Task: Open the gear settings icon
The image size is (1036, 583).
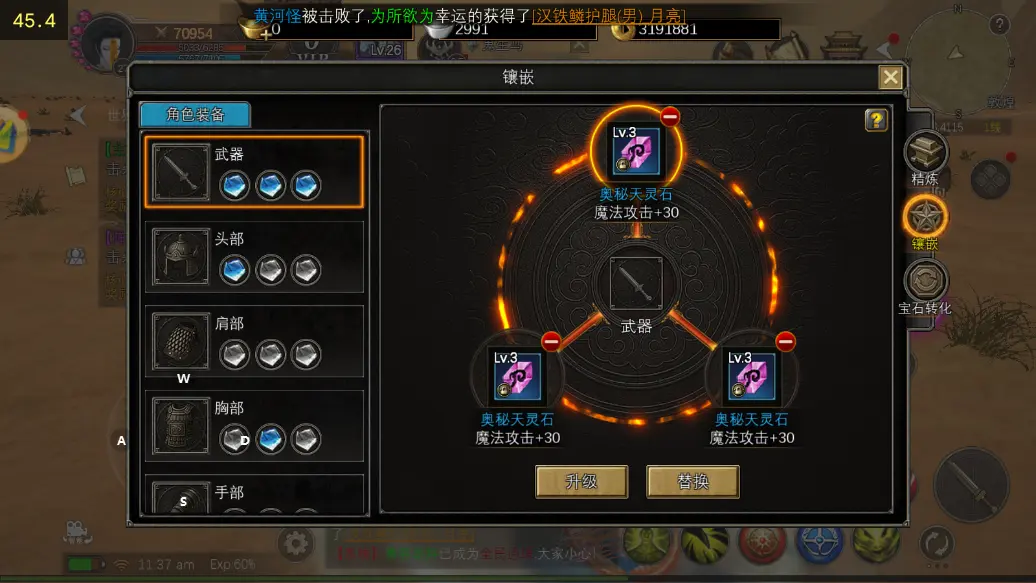Action: pos(296,544)
